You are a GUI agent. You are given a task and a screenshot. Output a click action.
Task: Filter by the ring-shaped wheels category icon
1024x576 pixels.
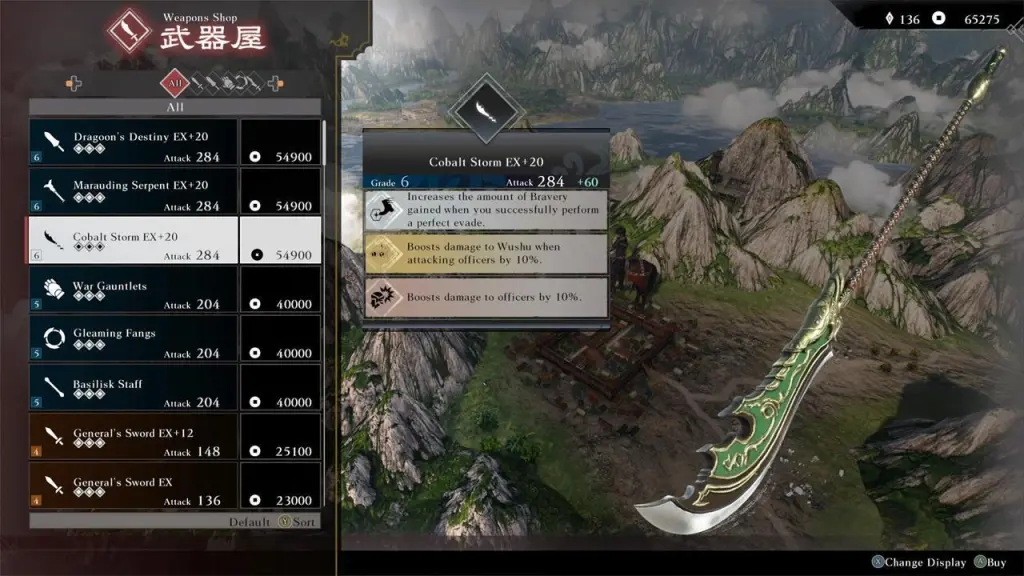[241, 84]
